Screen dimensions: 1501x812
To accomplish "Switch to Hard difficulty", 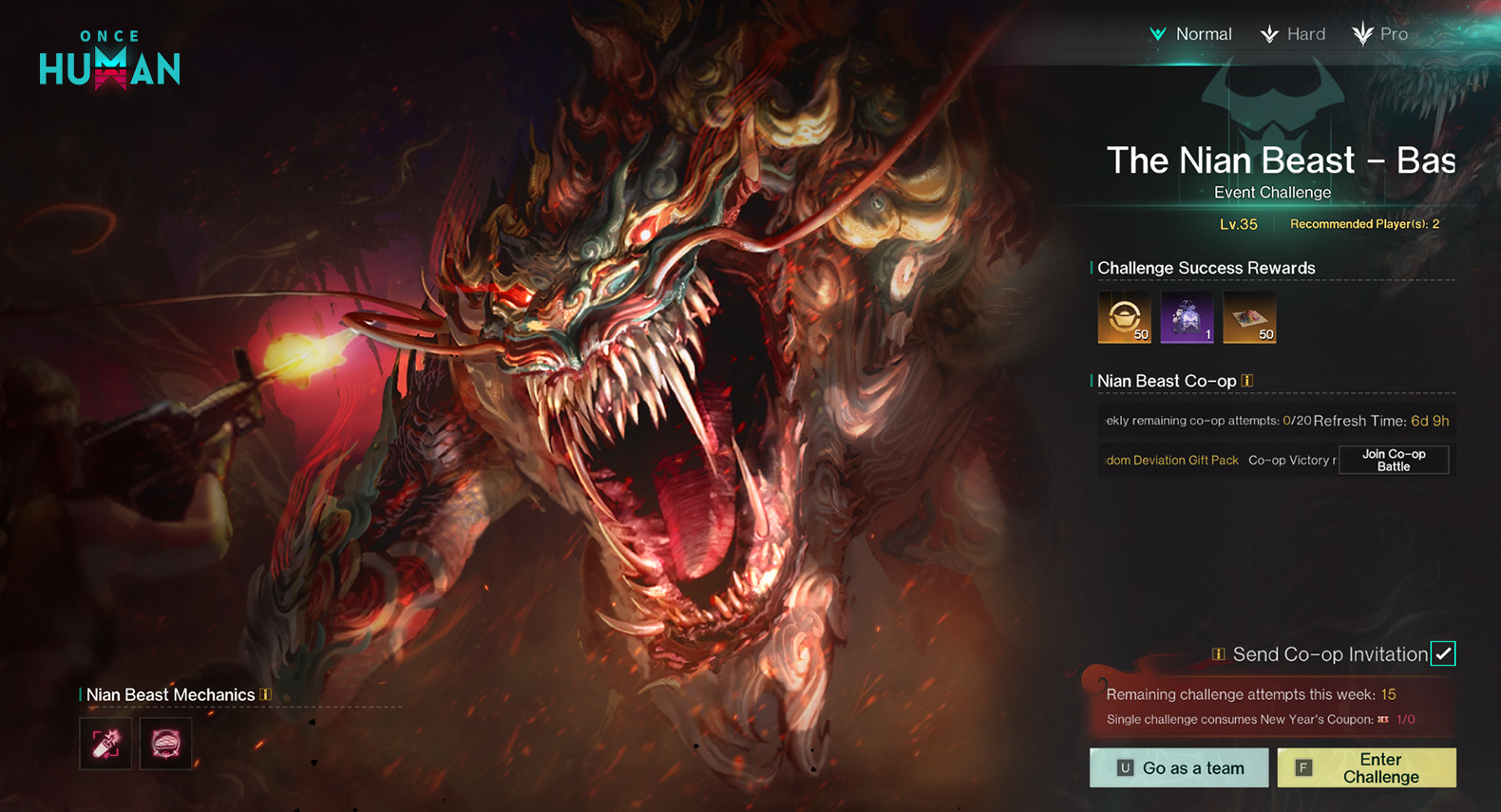I will [1293, 33].
